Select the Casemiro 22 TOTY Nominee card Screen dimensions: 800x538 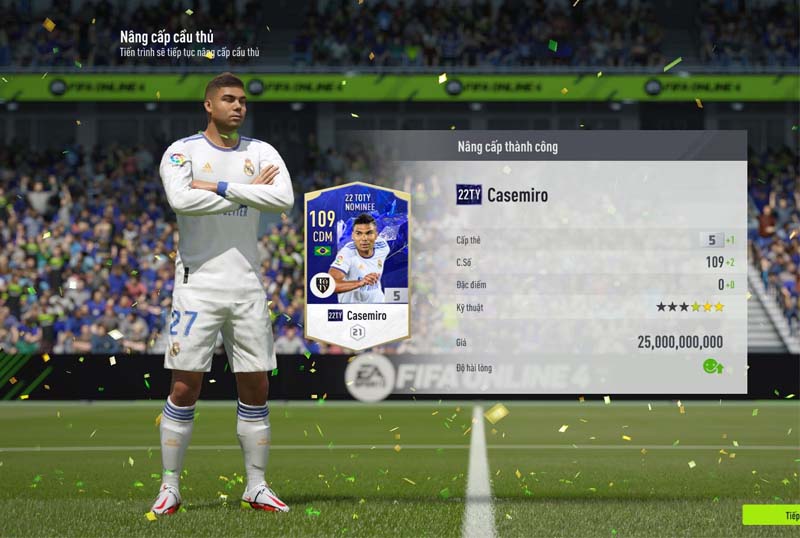coord(357,264)
